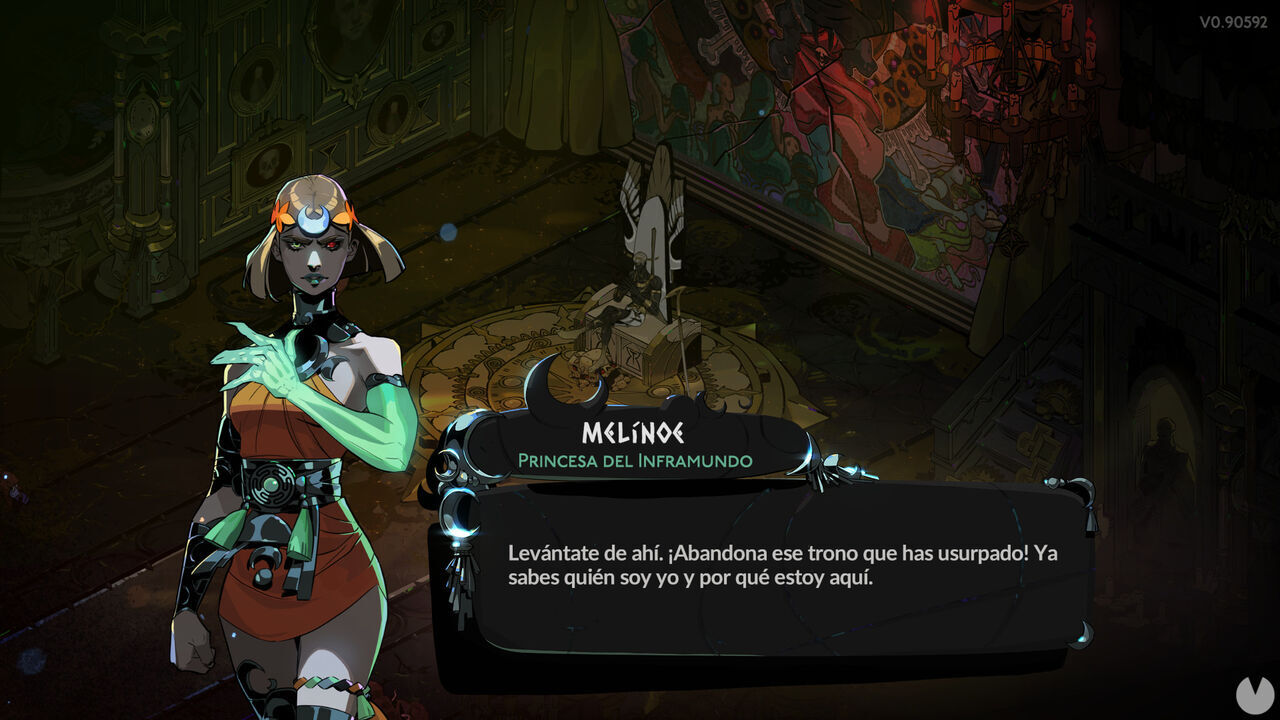Select the title 'Princesa del Inframundo'
The width and height of the screenshot is (1280, 720).
pyautogui.click(x=635, y=461)
